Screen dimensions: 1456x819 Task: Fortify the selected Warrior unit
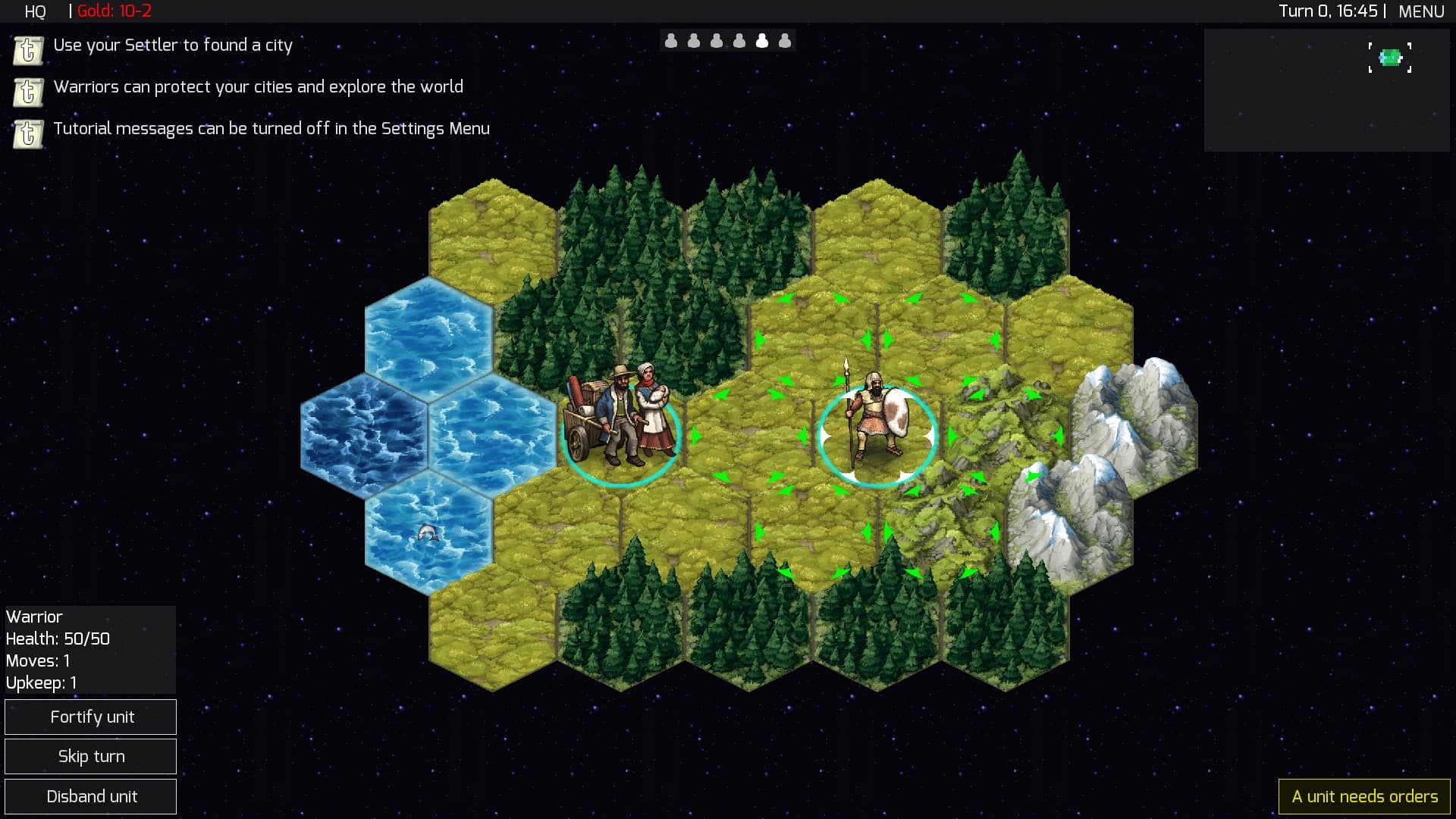coord(91,717)
